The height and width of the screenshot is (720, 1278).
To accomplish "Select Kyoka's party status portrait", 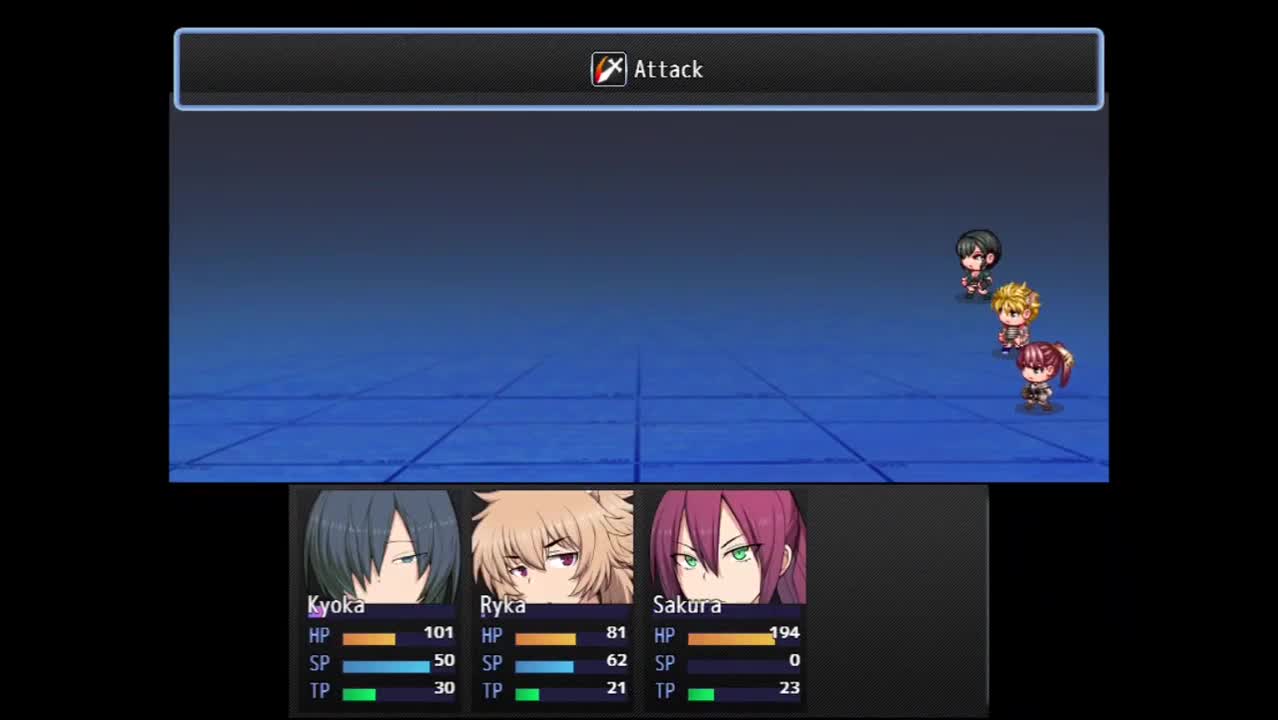I will point(381,547).
